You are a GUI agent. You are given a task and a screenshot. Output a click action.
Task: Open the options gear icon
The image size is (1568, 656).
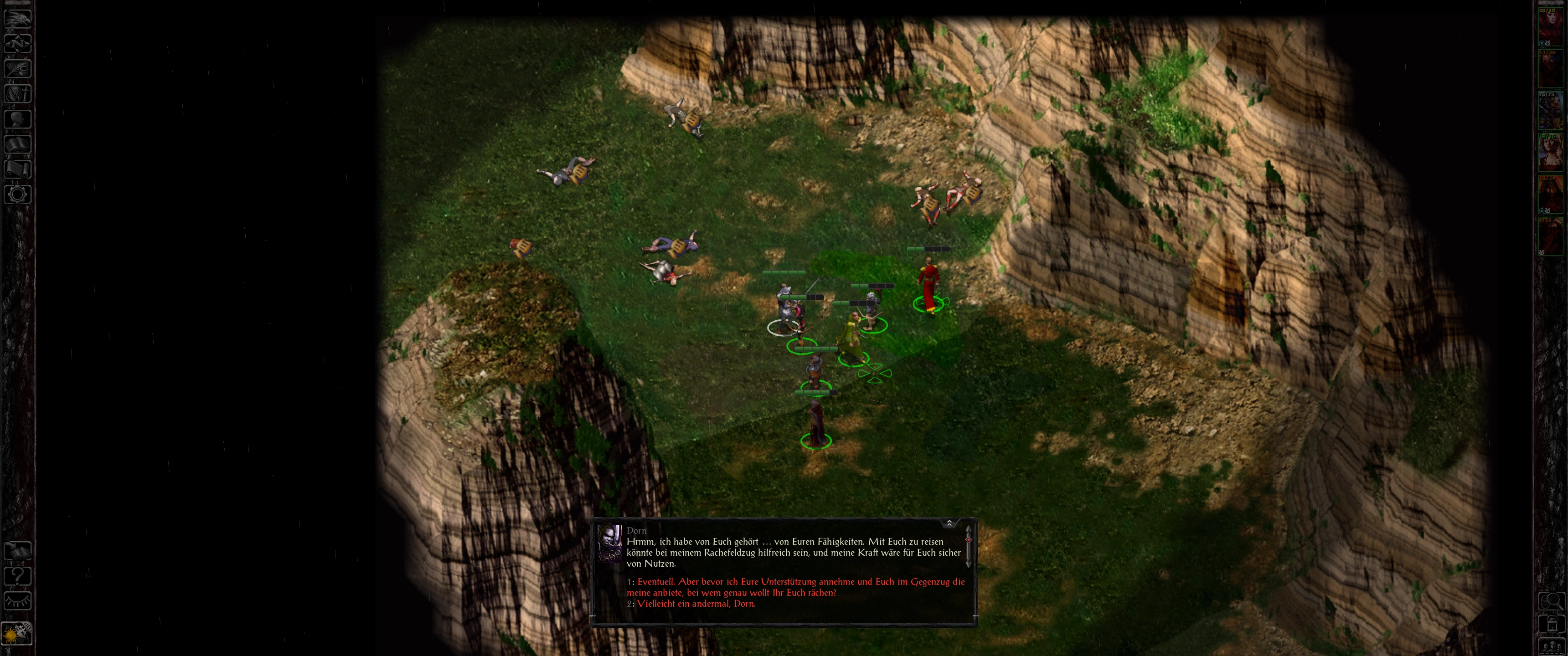point(17,195)
